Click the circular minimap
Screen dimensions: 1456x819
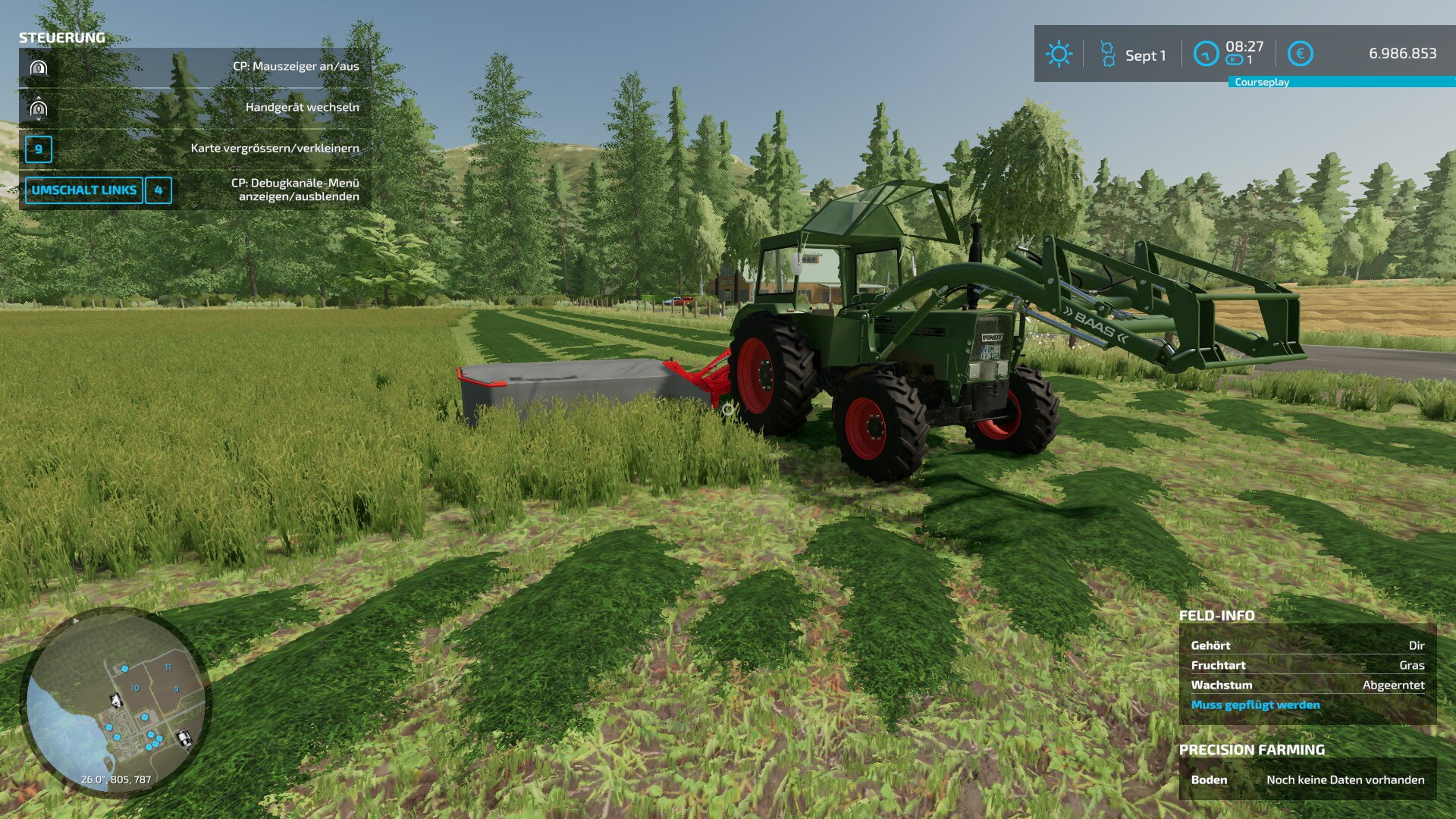coord(115,701)
